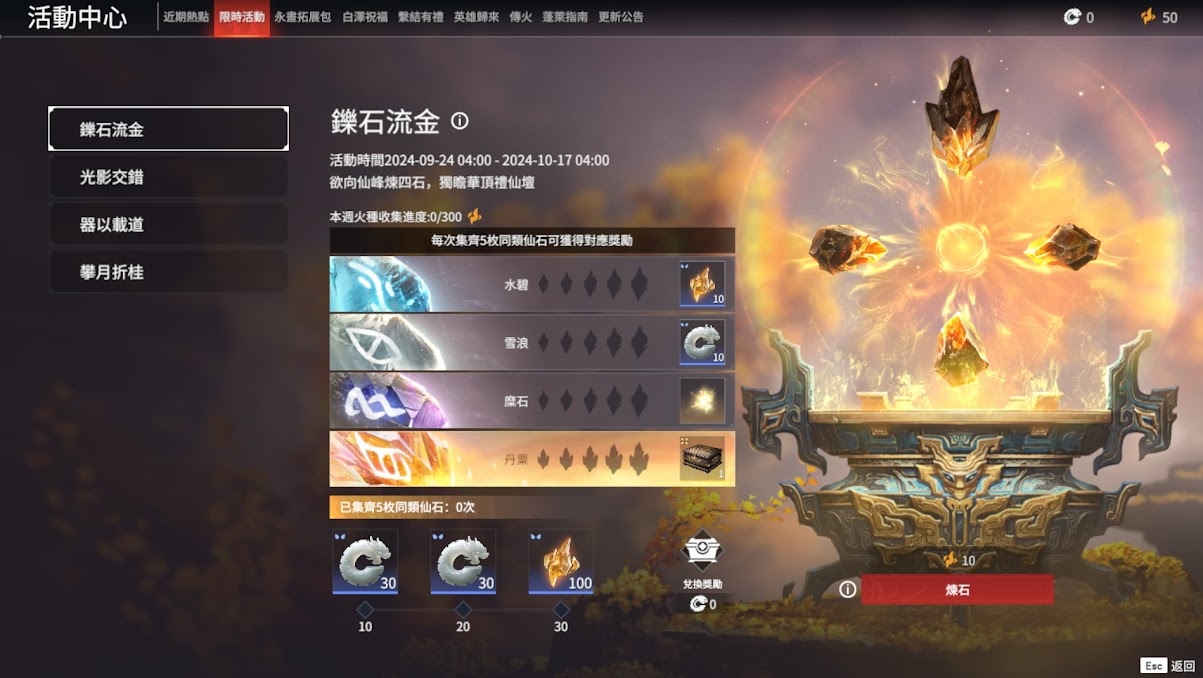Open the 傳火 tab

coord(520,18)
